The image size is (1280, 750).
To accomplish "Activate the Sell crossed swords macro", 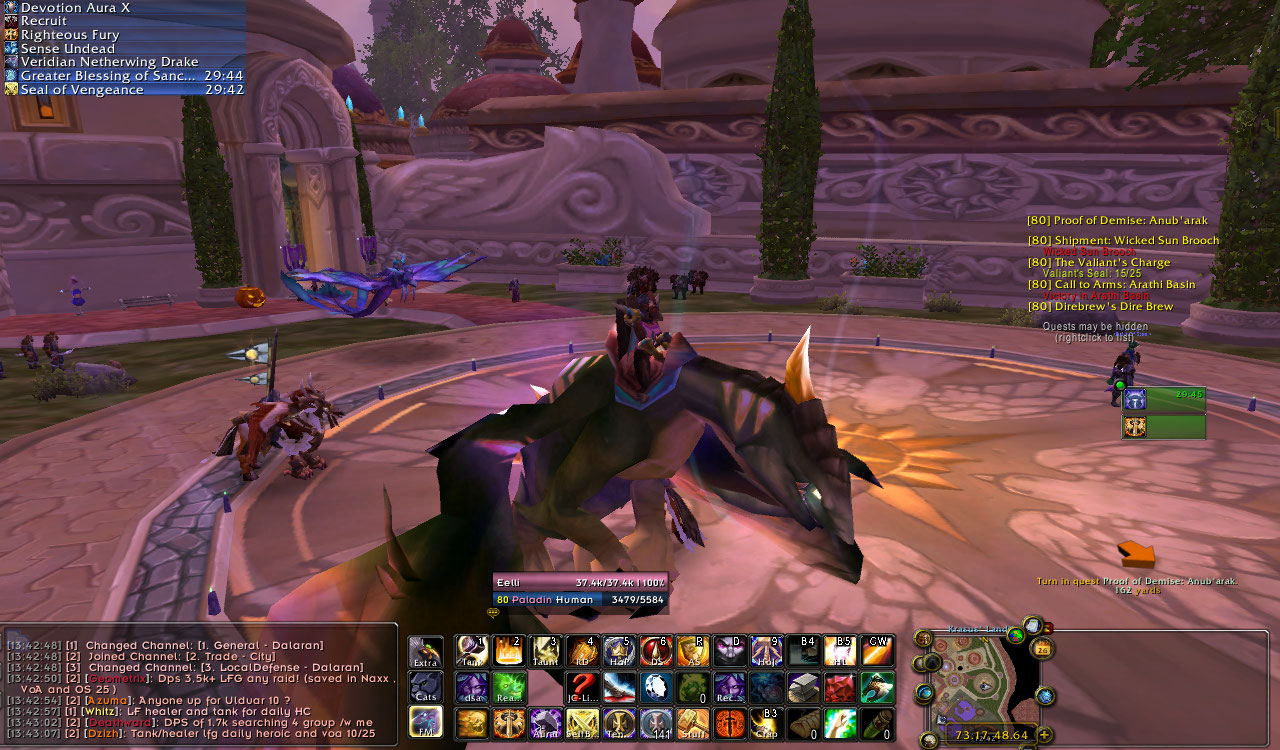I will click(581, 722).
